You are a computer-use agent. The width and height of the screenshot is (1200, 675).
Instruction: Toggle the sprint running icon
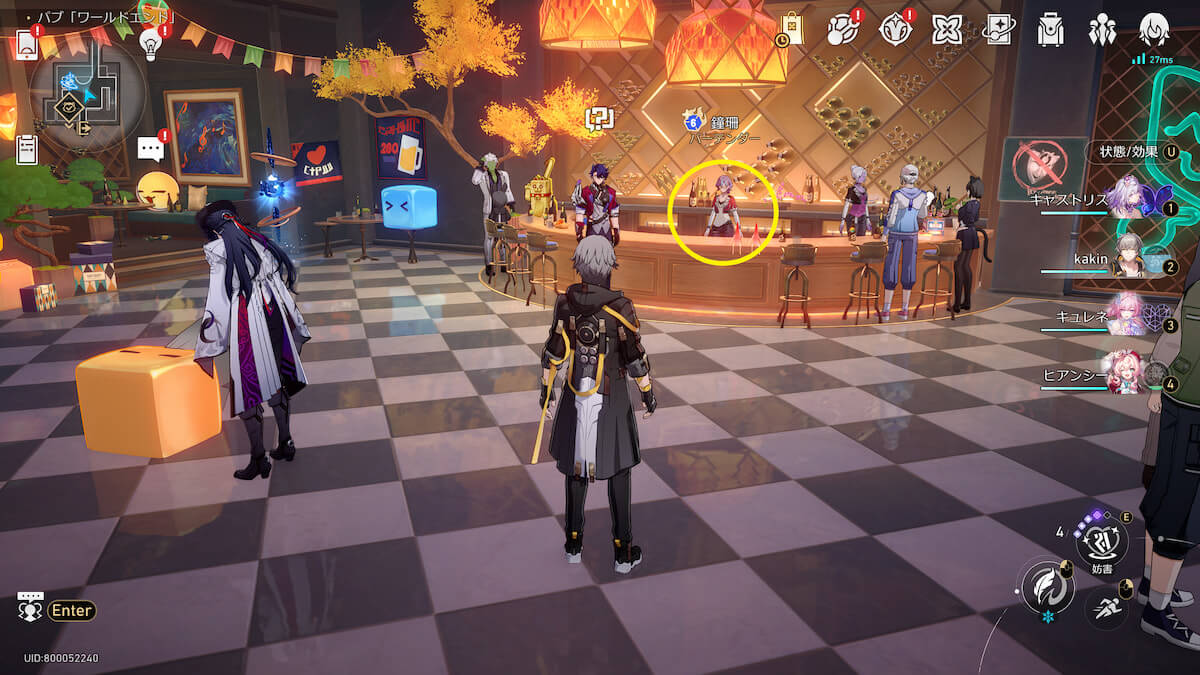point(1108,606)
